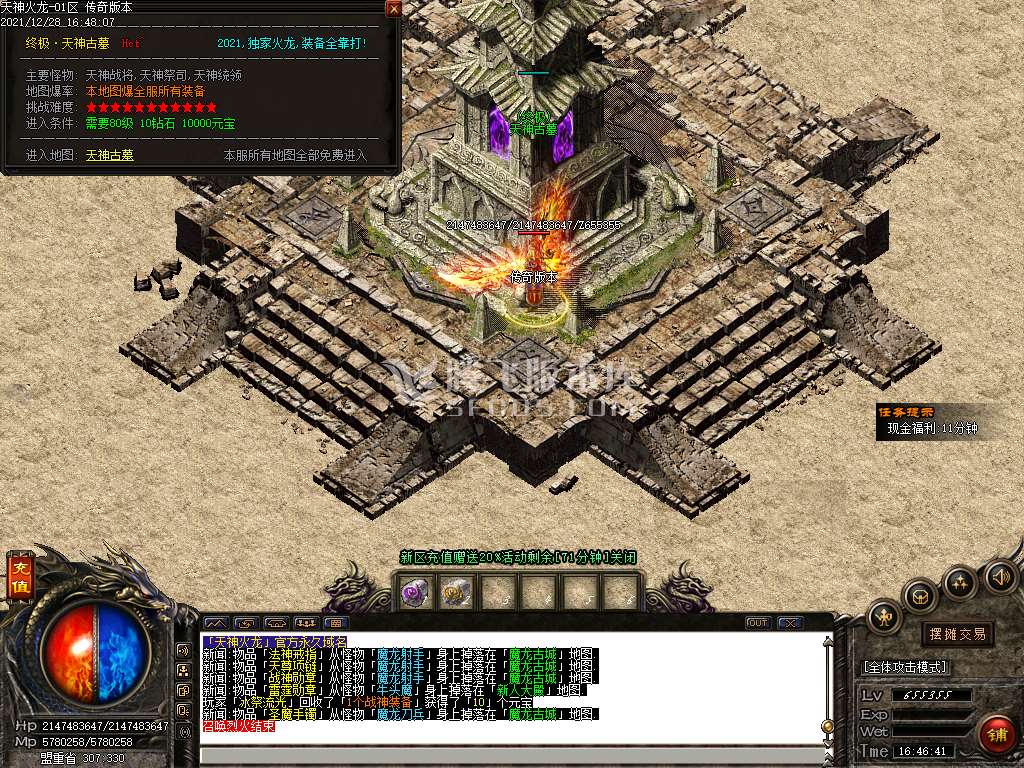Open the 摆摊交易 stall trading button
This screenshot has width=1024, height=768.
pyautogui.click(x=957, y=634)
